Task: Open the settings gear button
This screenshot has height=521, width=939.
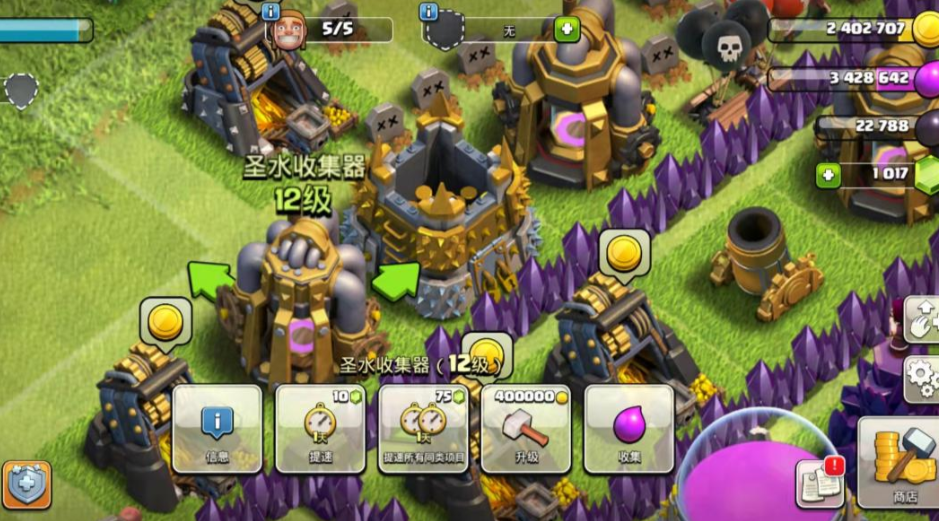Action: [x=922, y=377]
